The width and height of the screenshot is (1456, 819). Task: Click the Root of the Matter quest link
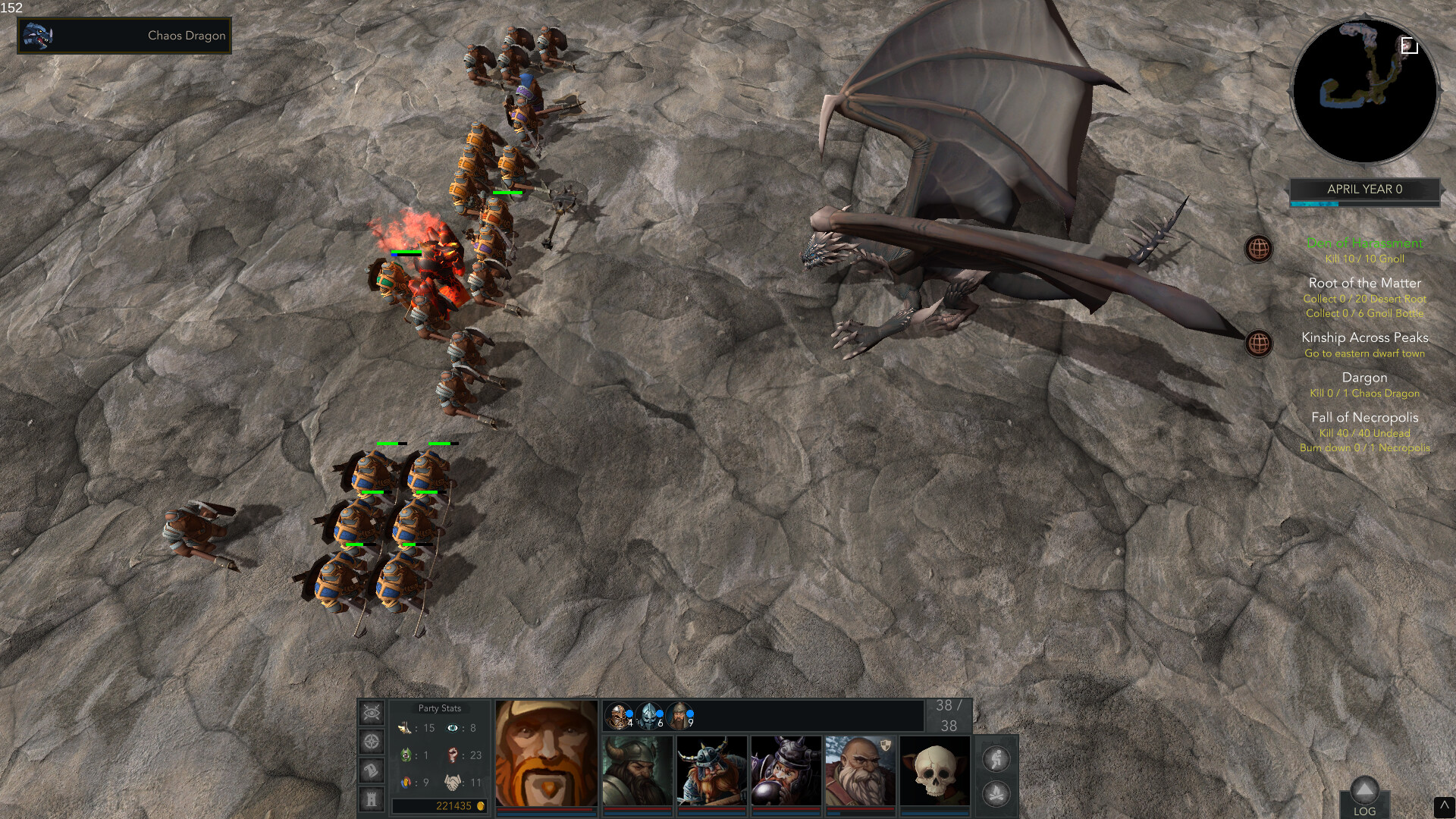click(1363, 282)
